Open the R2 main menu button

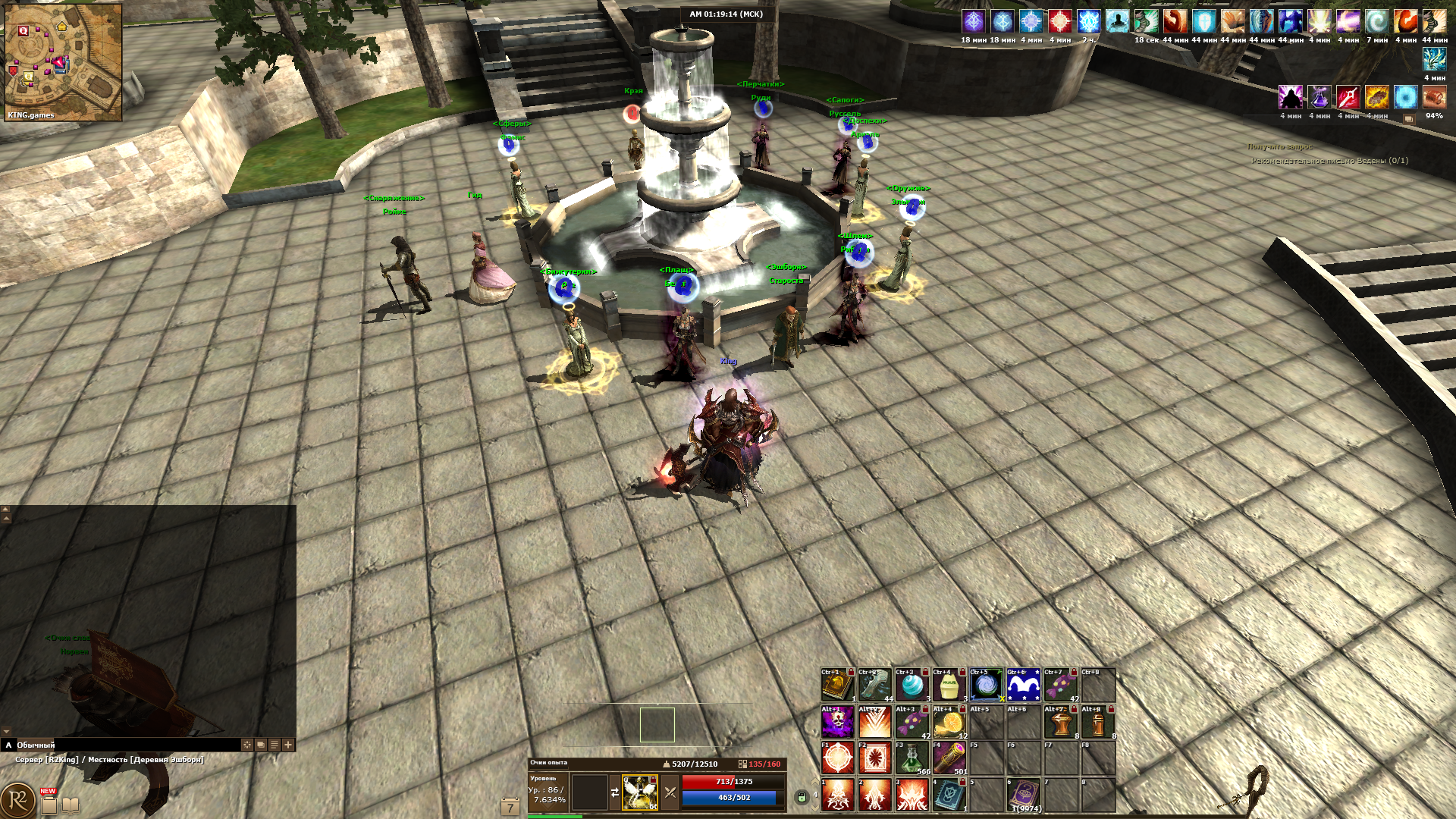[18, 800]
